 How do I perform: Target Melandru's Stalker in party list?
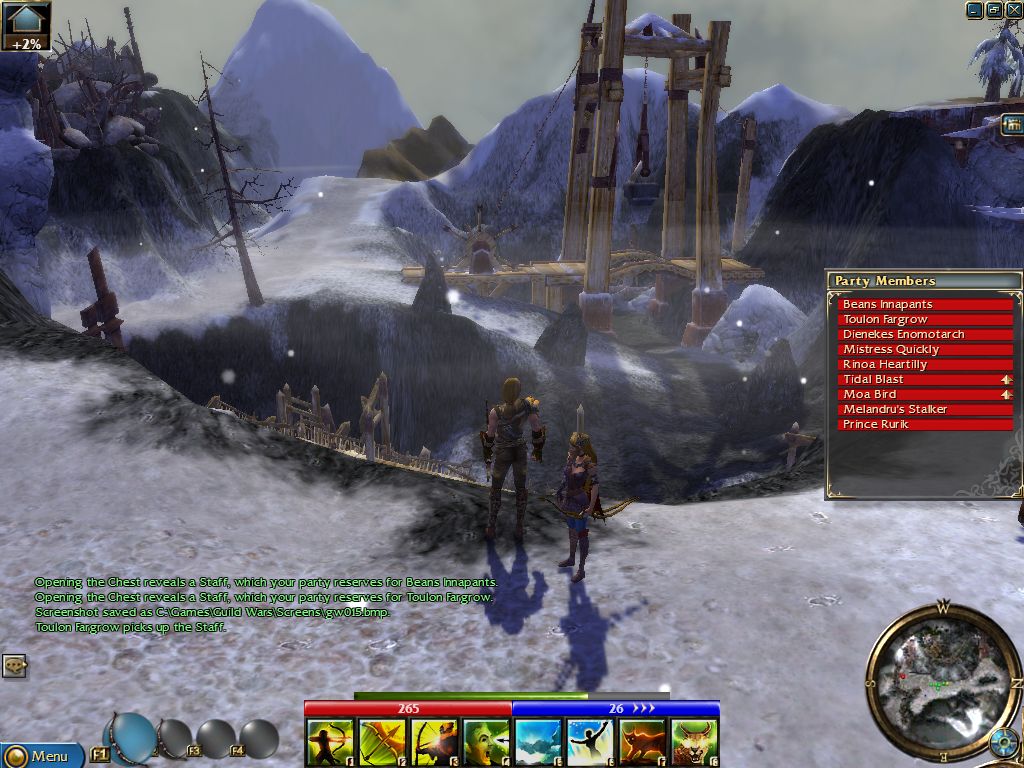point(925,409)
